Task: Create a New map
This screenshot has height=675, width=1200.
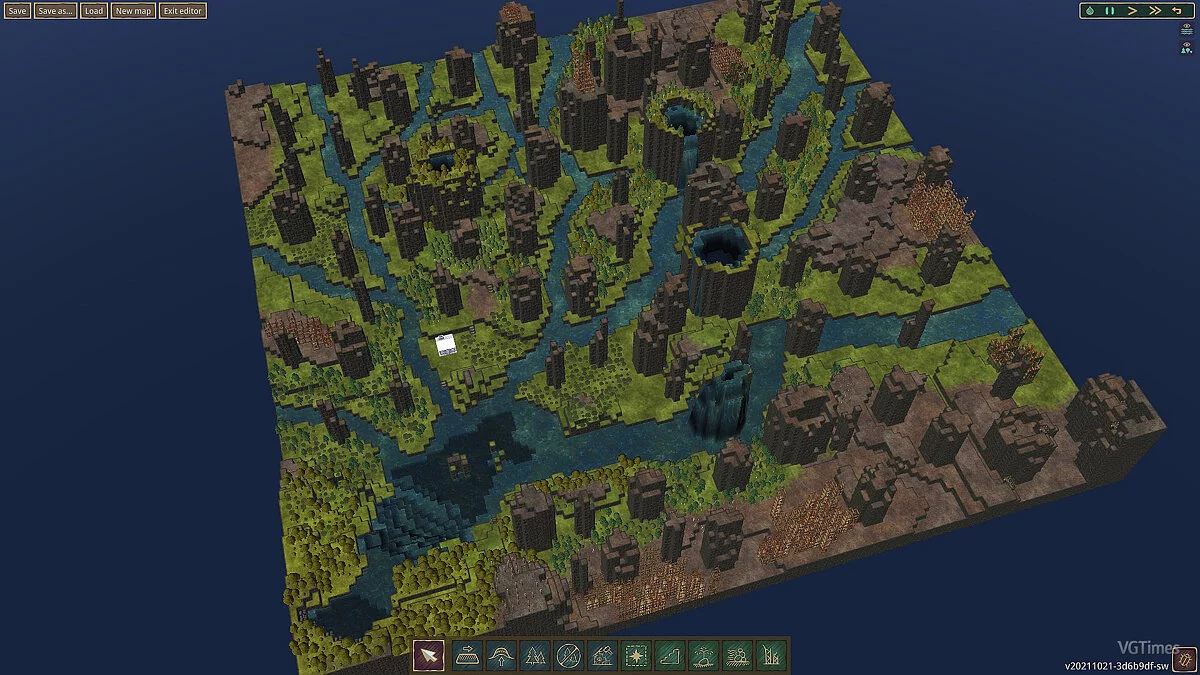Action: (x=133, y=11)
